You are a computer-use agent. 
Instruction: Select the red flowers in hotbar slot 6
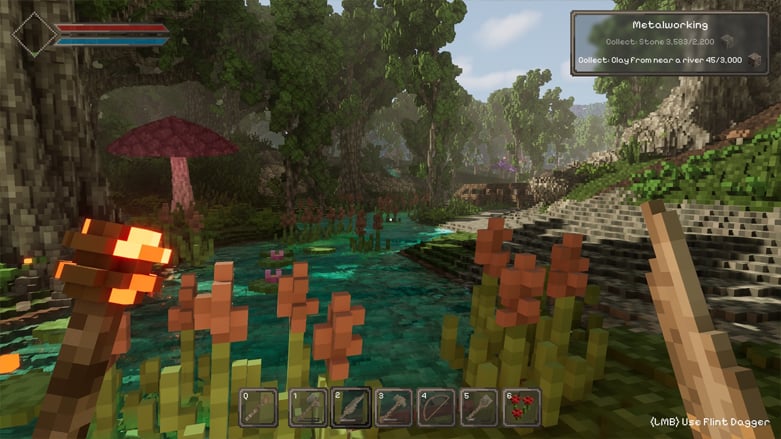click(522, 408)
